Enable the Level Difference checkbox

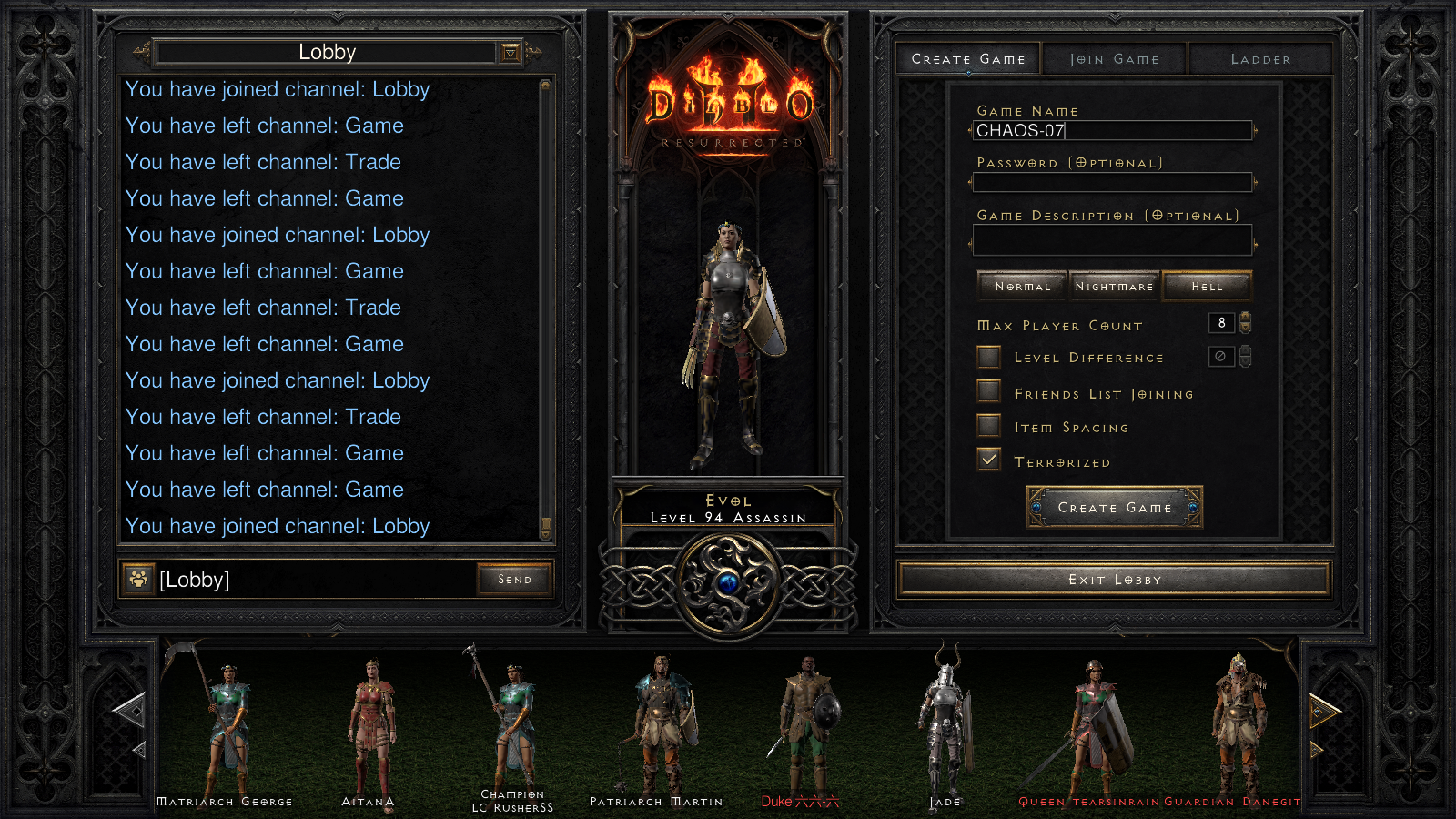click(x=988, y=357)
